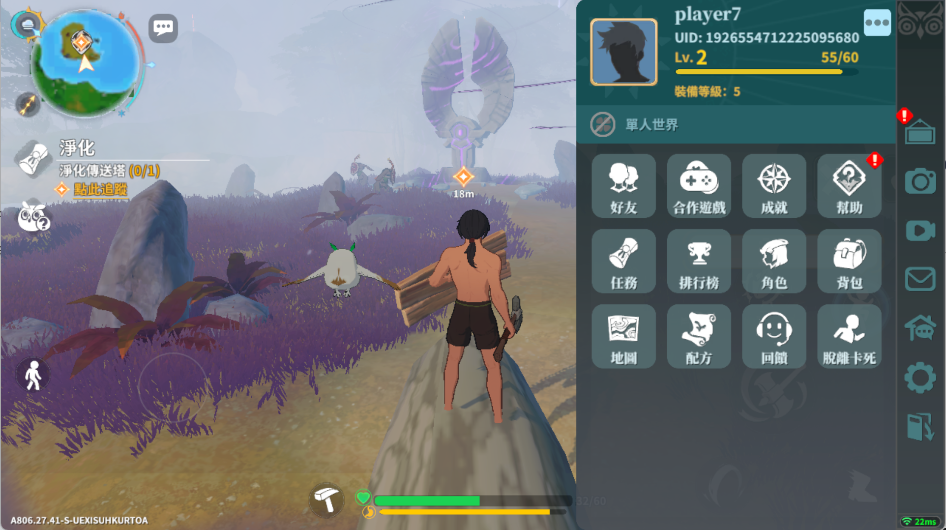Open 回饋 feedback support
946x530 pixels.
[x=774, y=336]
